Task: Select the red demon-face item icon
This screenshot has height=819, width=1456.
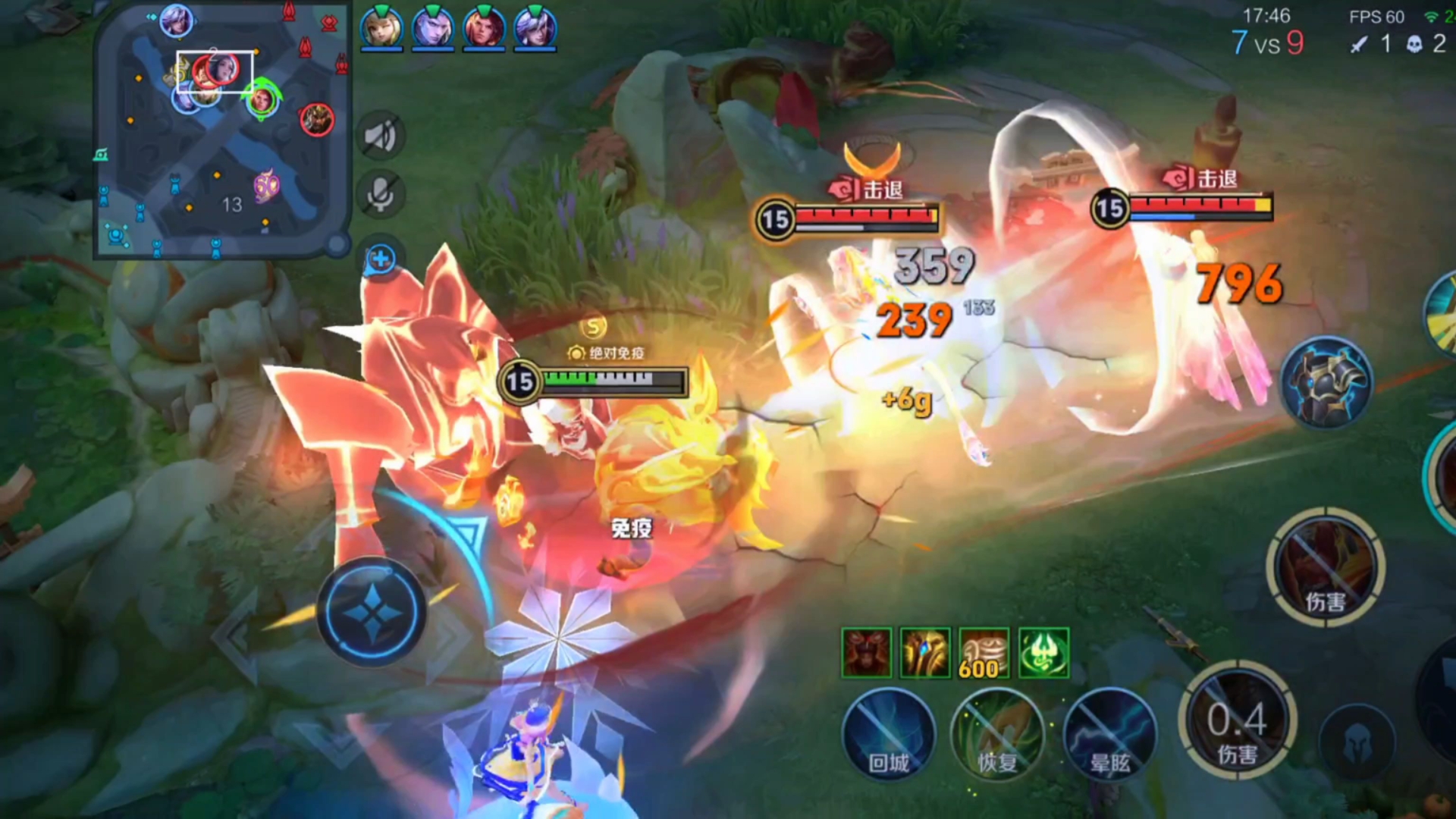Action: click(866, 652)
